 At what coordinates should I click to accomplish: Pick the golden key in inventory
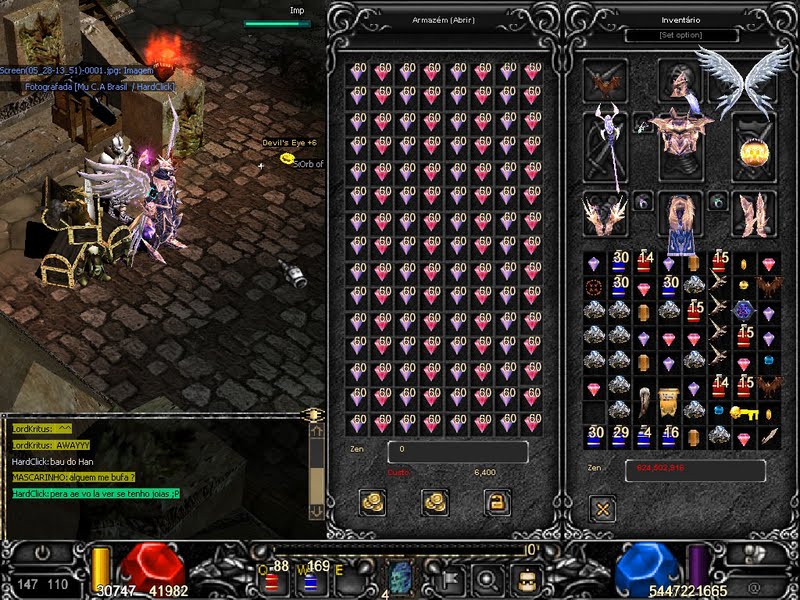click(x=744, y=412)
